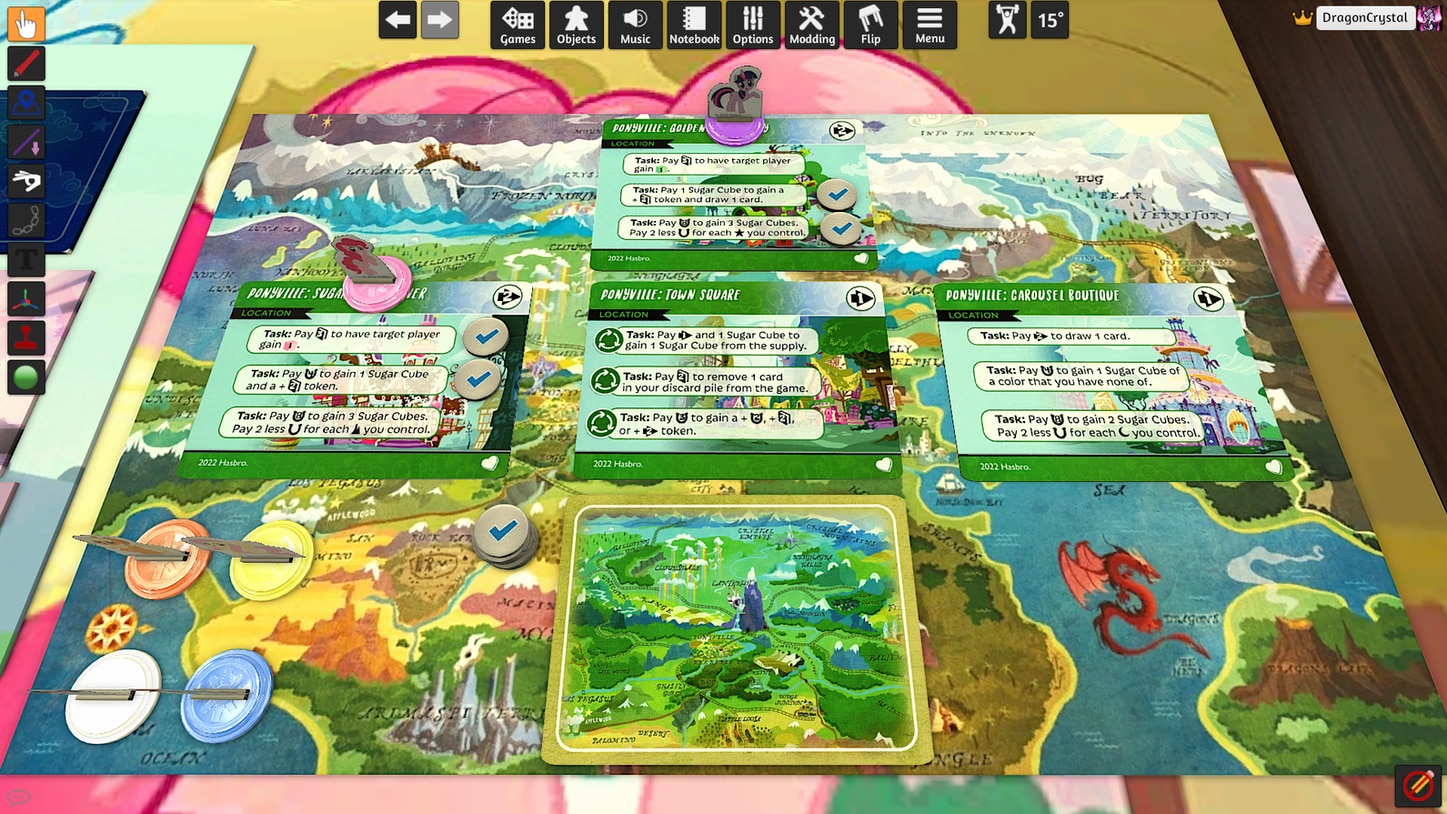
Task: Select the Line tool with purple stroke
Action: pos(26,141)
